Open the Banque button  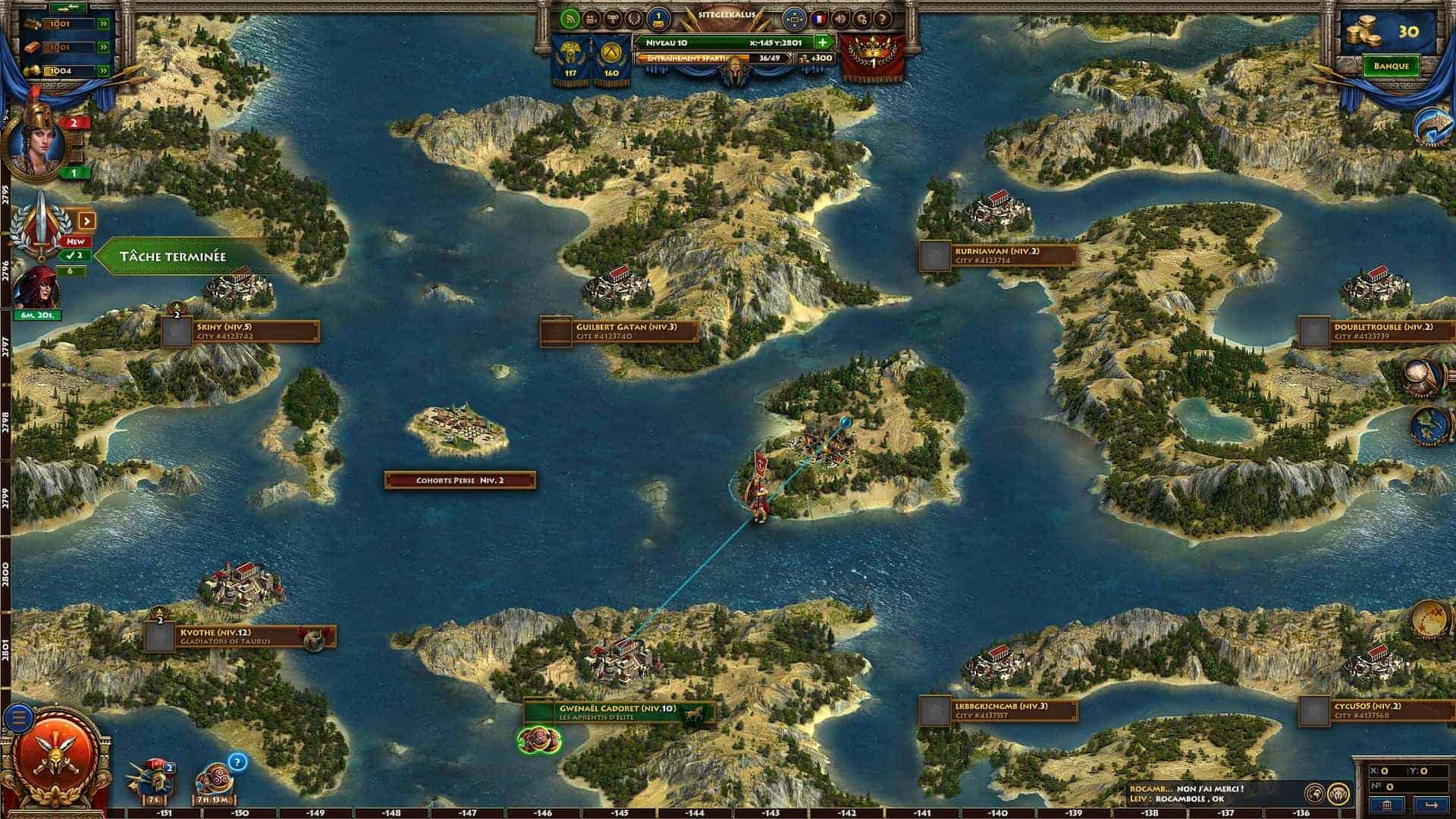1391,66
